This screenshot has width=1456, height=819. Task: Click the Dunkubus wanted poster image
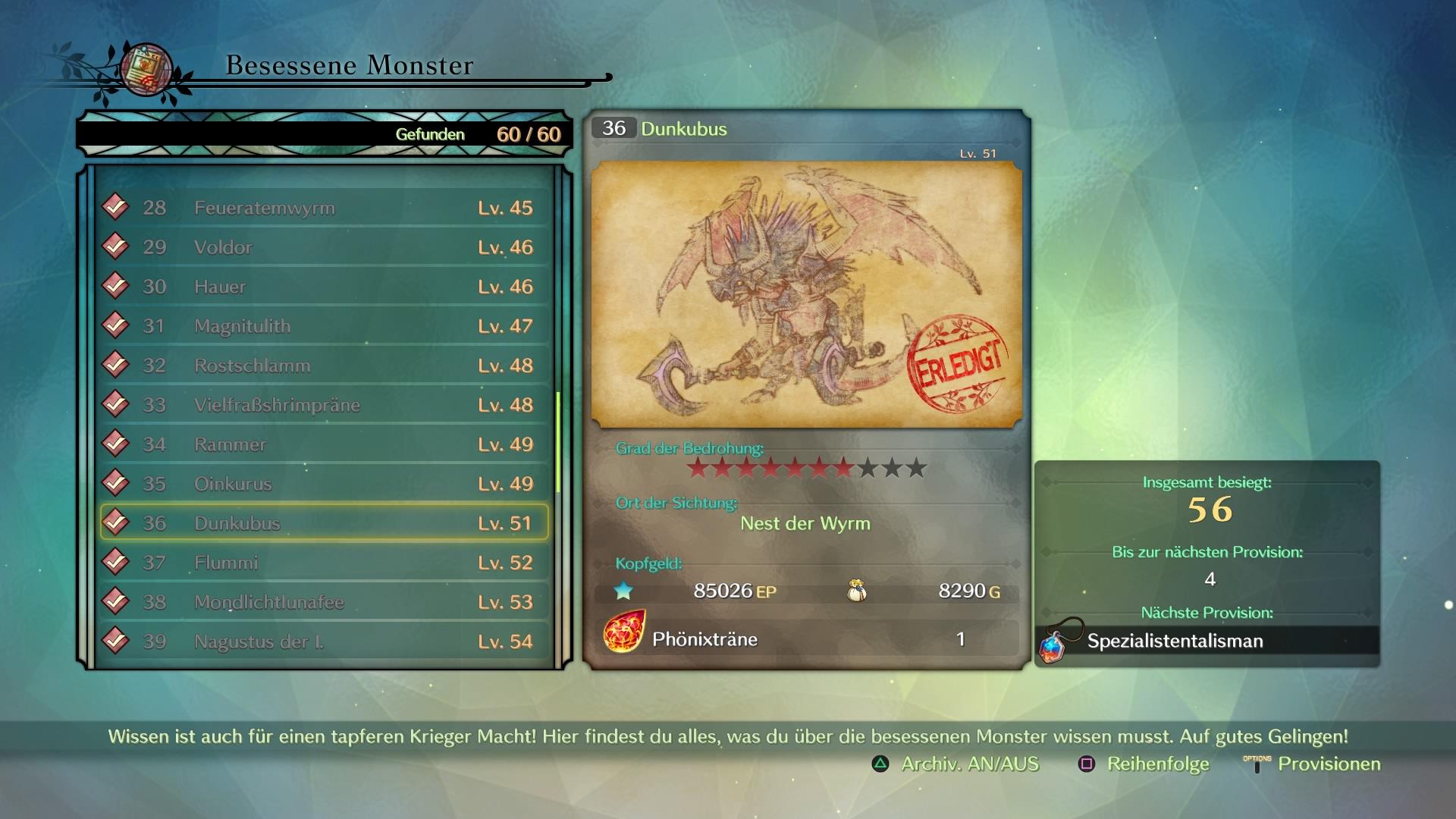click(806, 294)
